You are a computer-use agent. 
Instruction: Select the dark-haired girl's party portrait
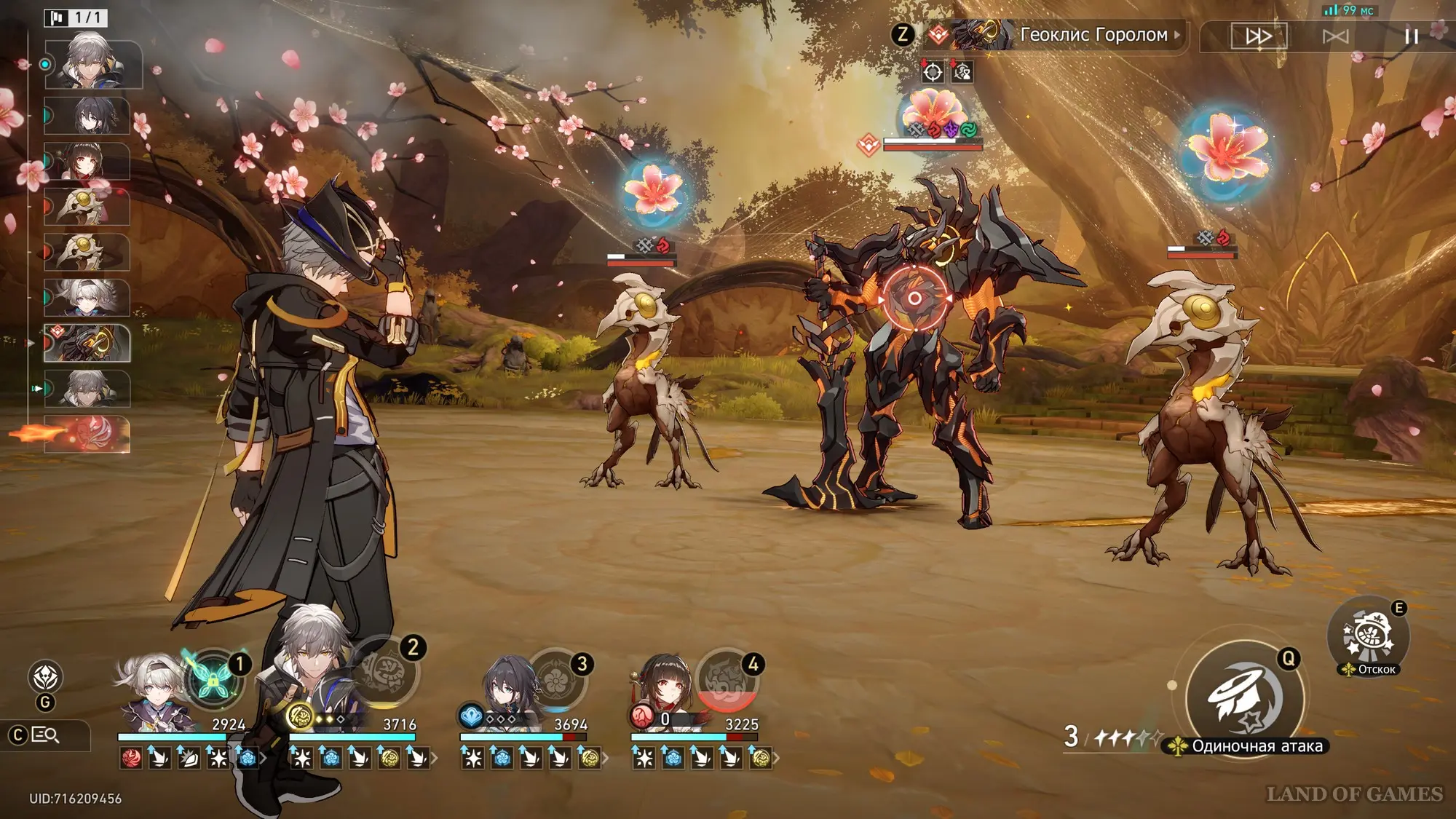coord(510,693)
